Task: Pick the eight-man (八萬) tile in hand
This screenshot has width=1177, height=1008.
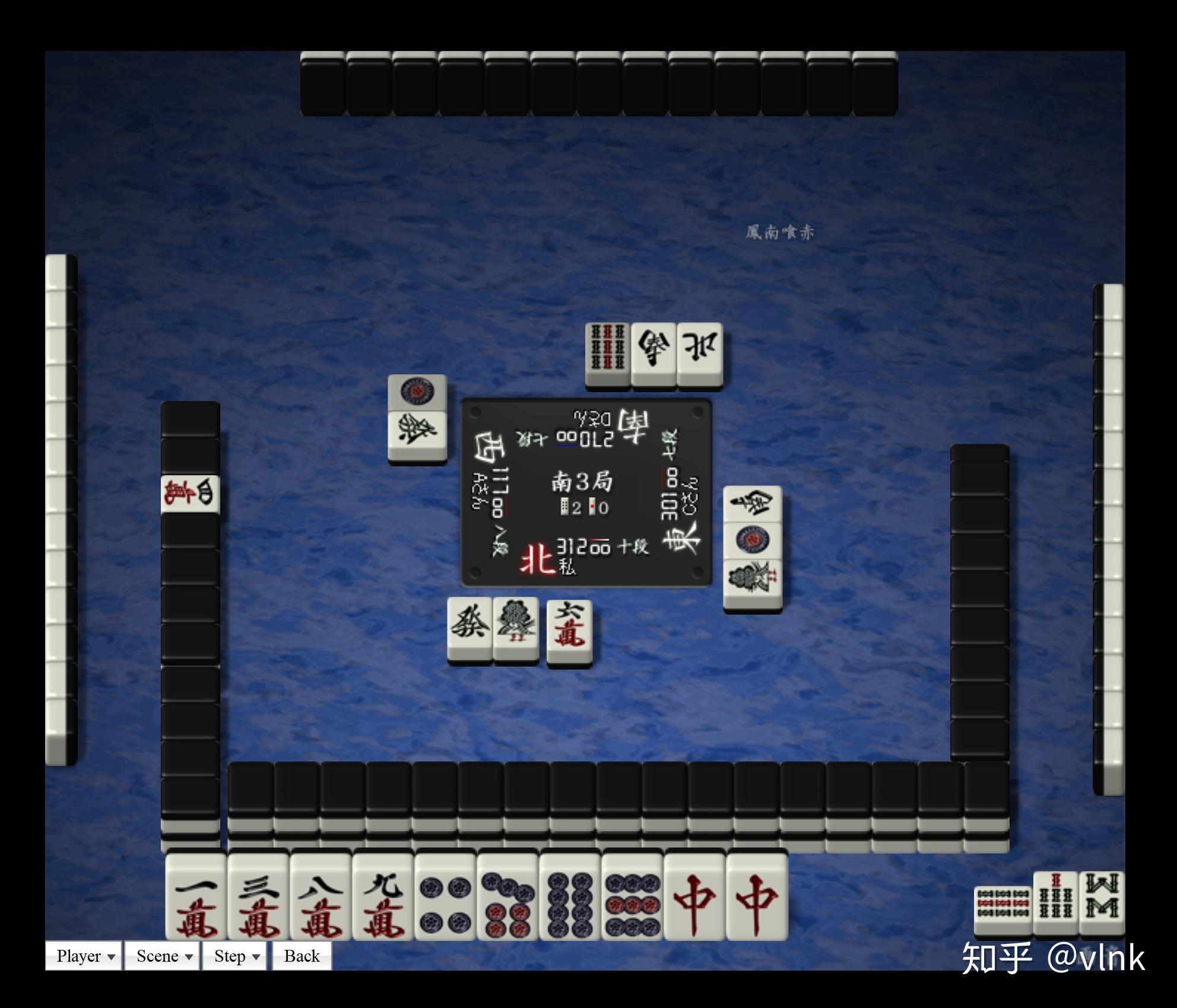Action: pyautogui.click(x=321, y=897)
